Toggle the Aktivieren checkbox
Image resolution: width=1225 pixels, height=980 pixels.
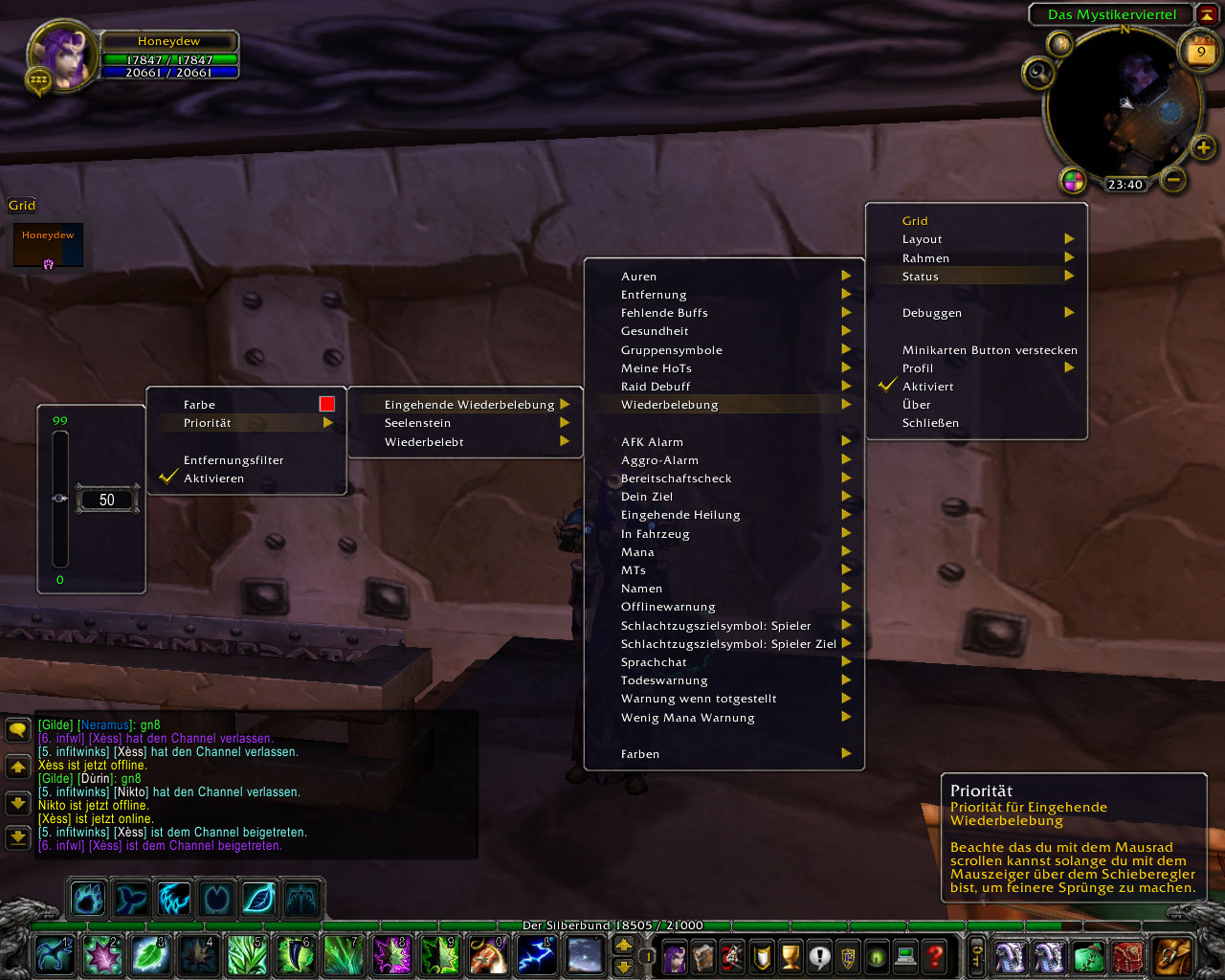(213, 479)
